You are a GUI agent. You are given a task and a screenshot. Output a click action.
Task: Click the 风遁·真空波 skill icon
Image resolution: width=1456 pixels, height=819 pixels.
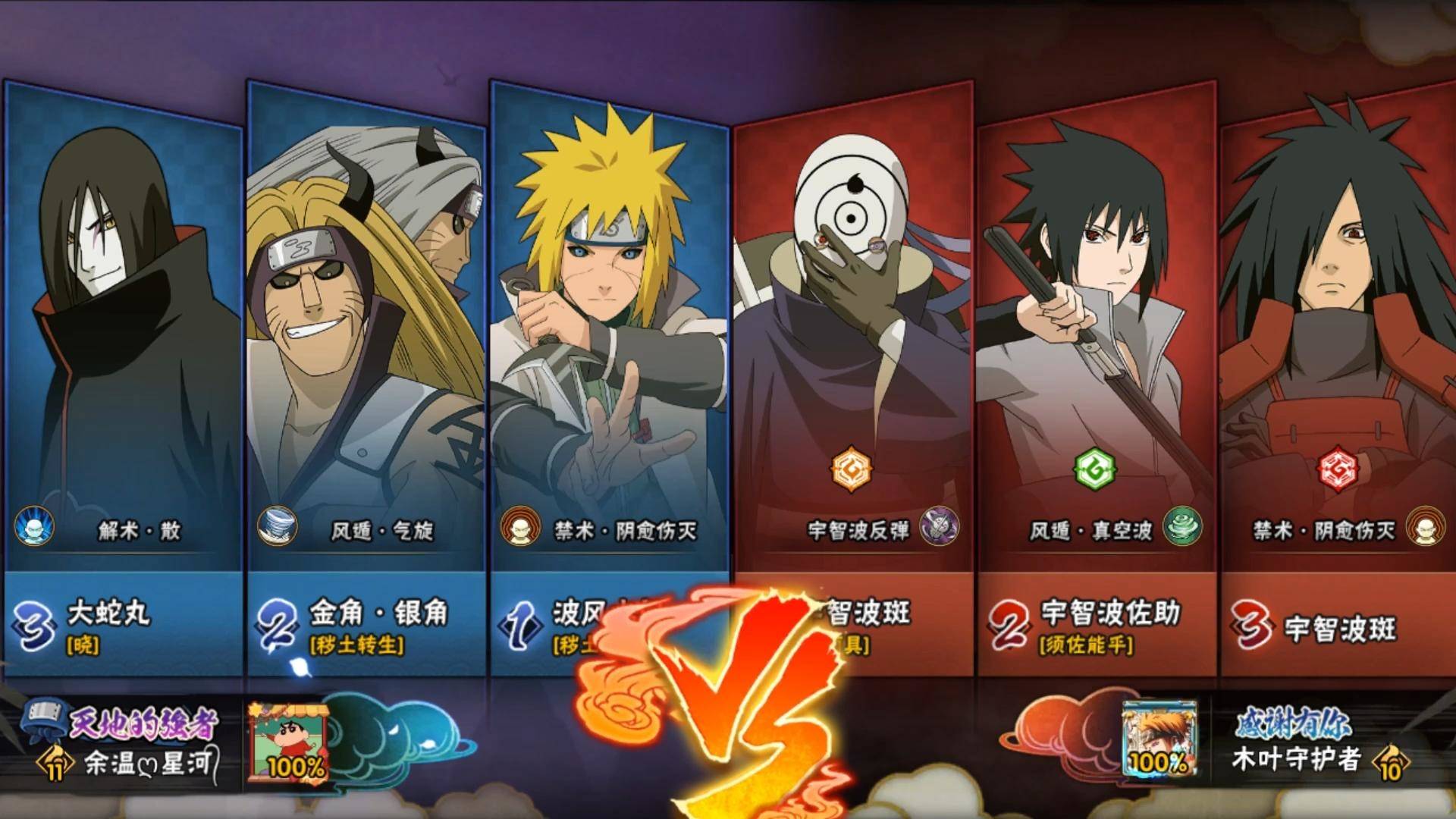(x=1181, y=527)
